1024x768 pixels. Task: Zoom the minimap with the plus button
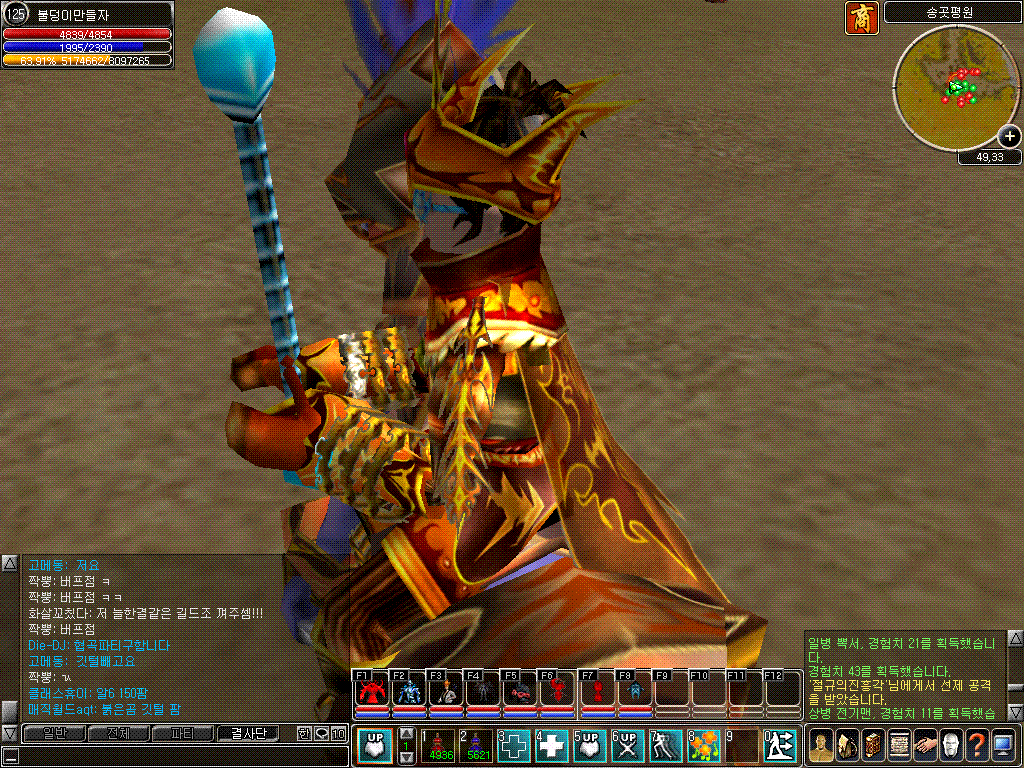coord(1010,137)
